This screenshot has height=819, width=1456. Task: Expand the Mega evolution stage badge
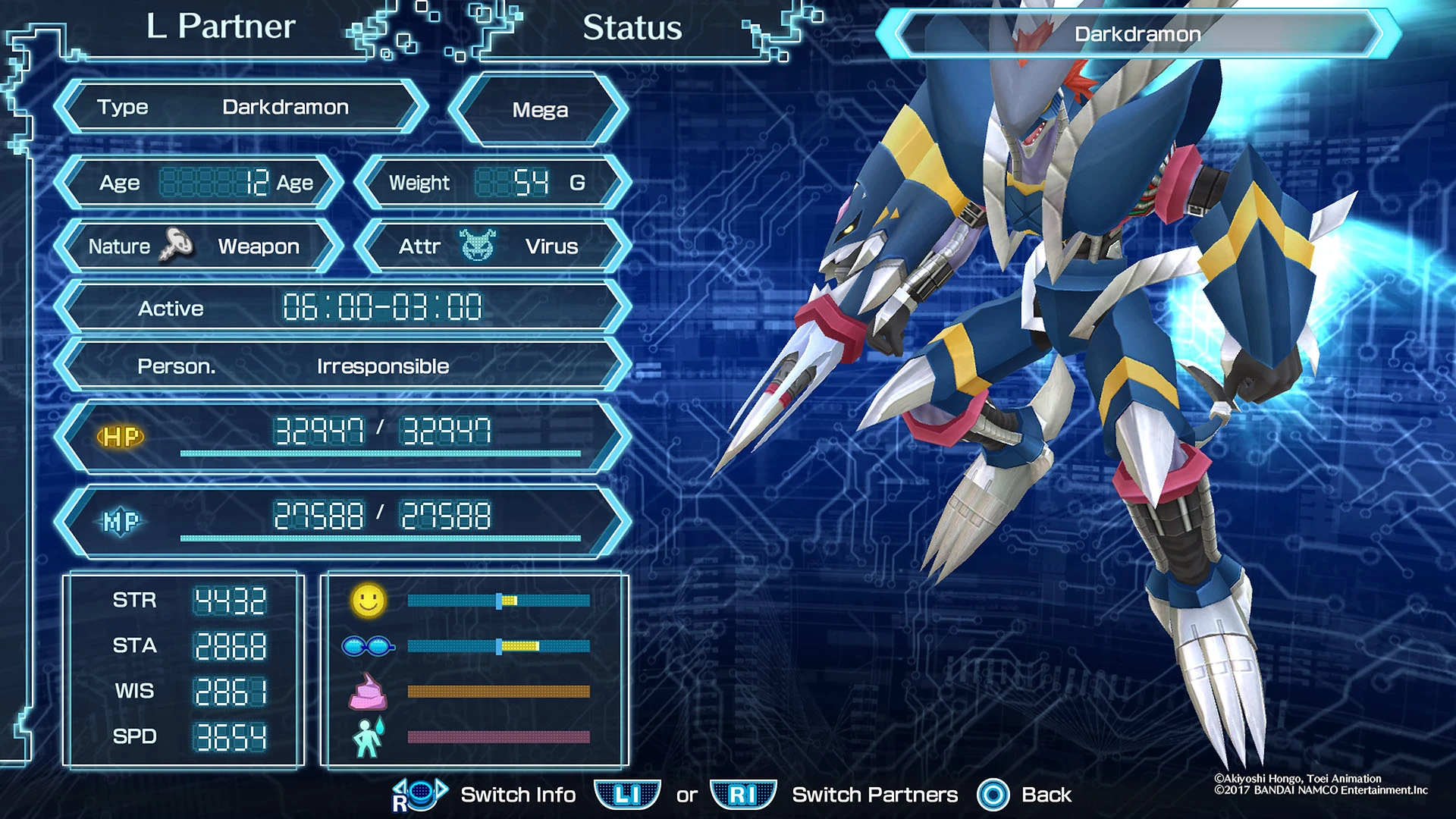540,109
